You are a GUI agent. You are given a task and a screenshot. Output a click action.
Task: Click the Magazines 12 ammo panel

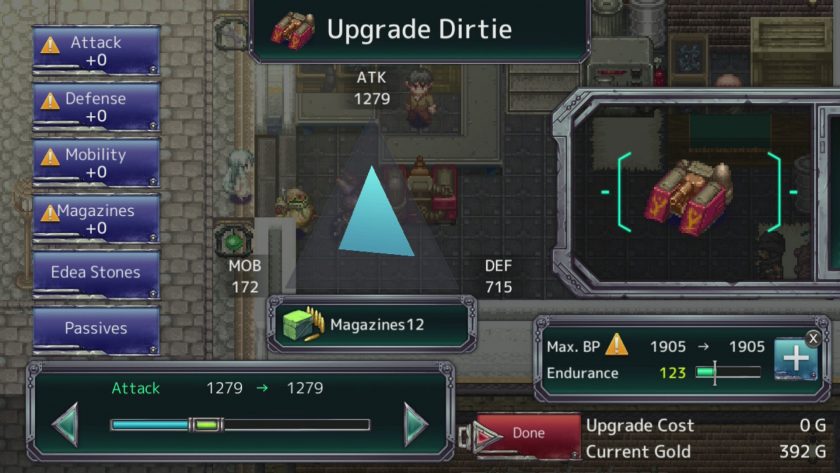pos(369,325)
